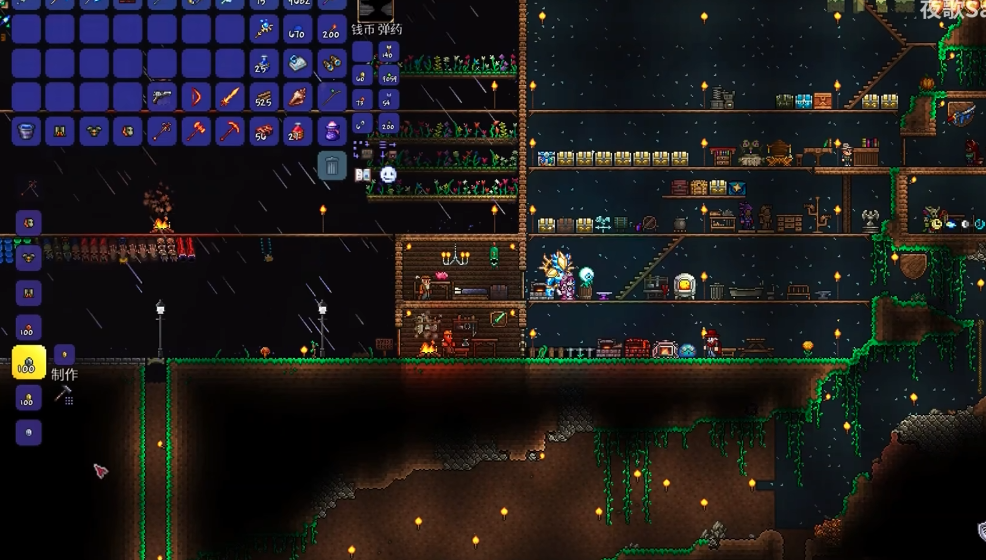This screenshot has height=560, width=986.
Task: Select the blue mana potion stack of 25
Action: (264, 63)
